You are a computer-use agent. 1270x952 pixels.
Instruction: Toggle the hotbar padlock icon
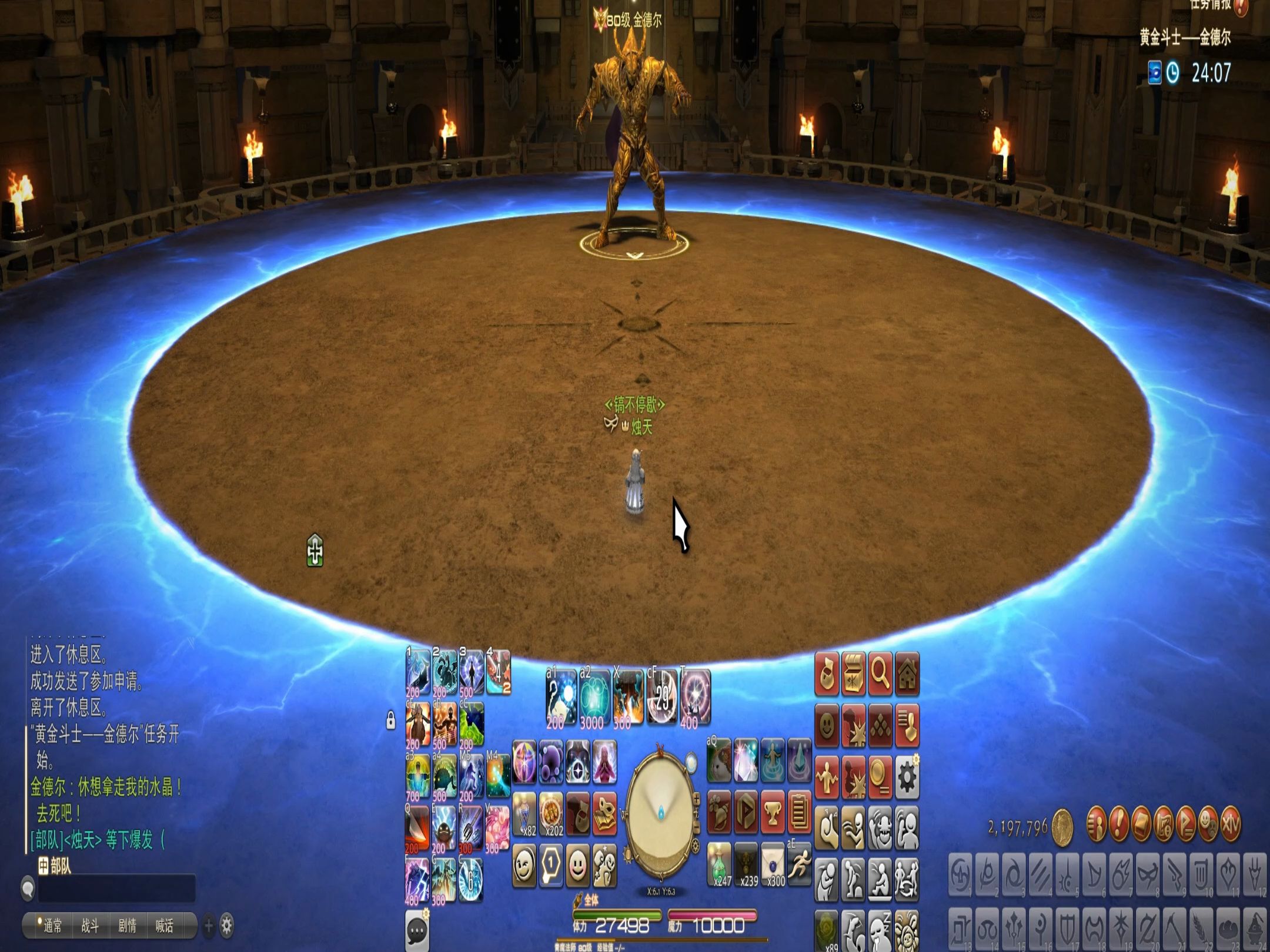point(390,720)
